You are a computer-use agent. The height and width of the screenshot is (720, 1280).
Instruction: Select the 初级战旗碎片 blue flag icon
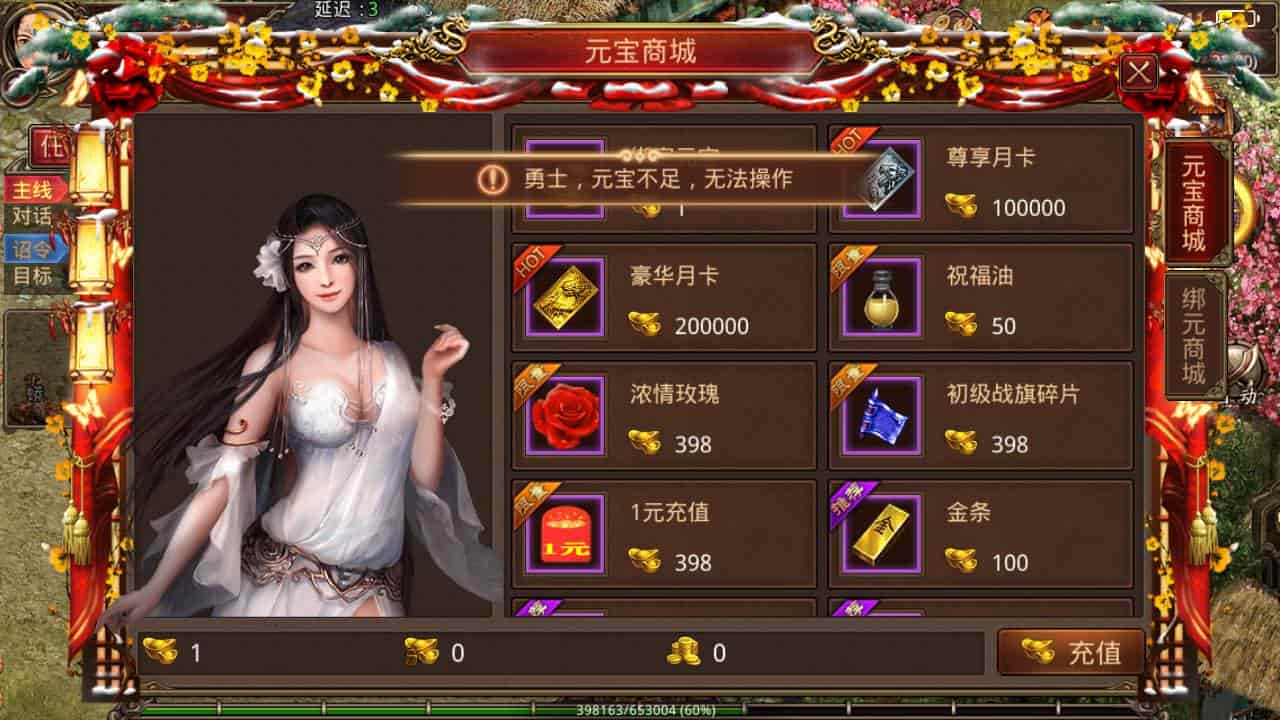[881, 414]
